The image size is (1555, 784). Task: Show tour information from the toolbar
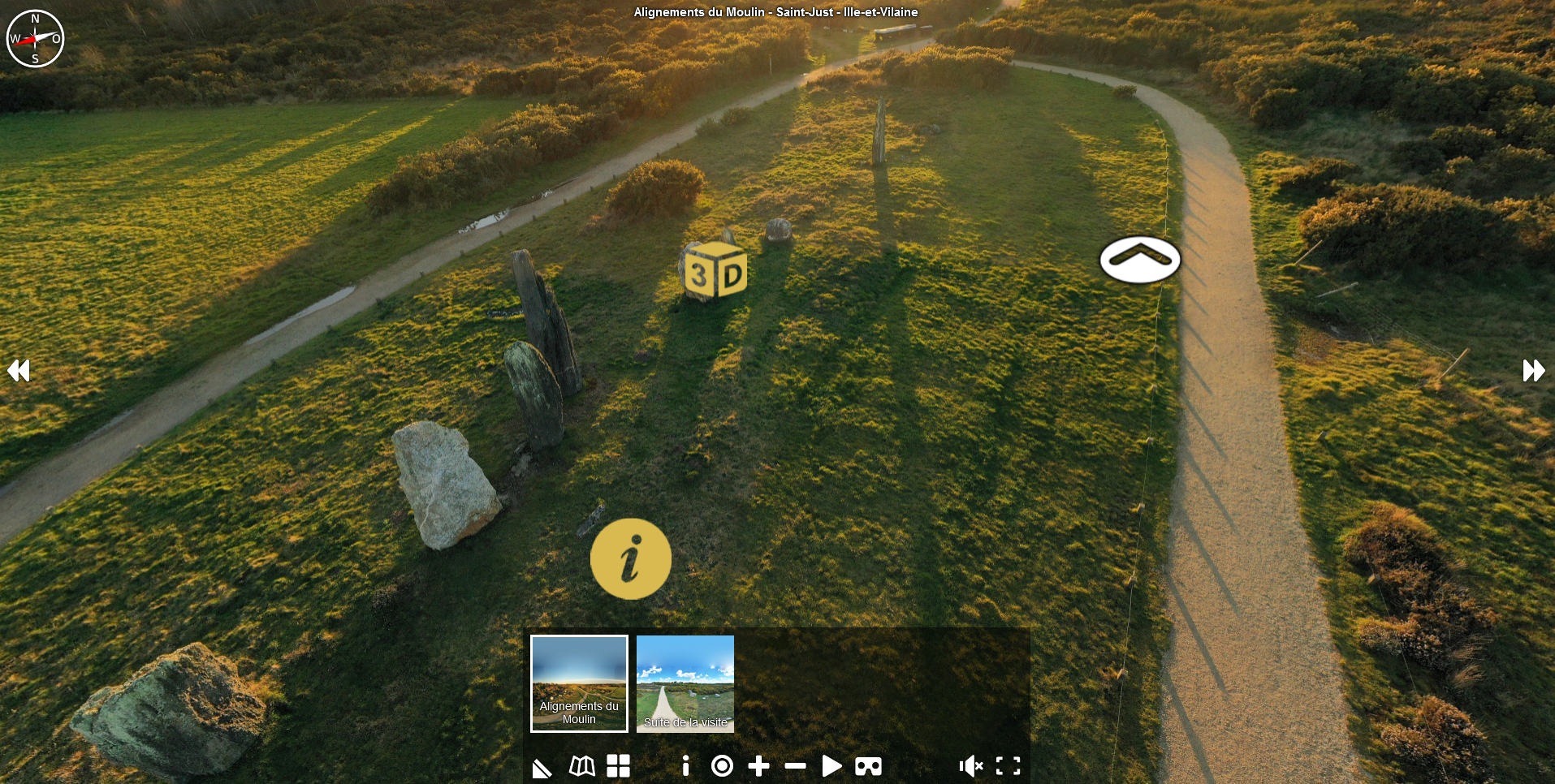click(686, 766)
